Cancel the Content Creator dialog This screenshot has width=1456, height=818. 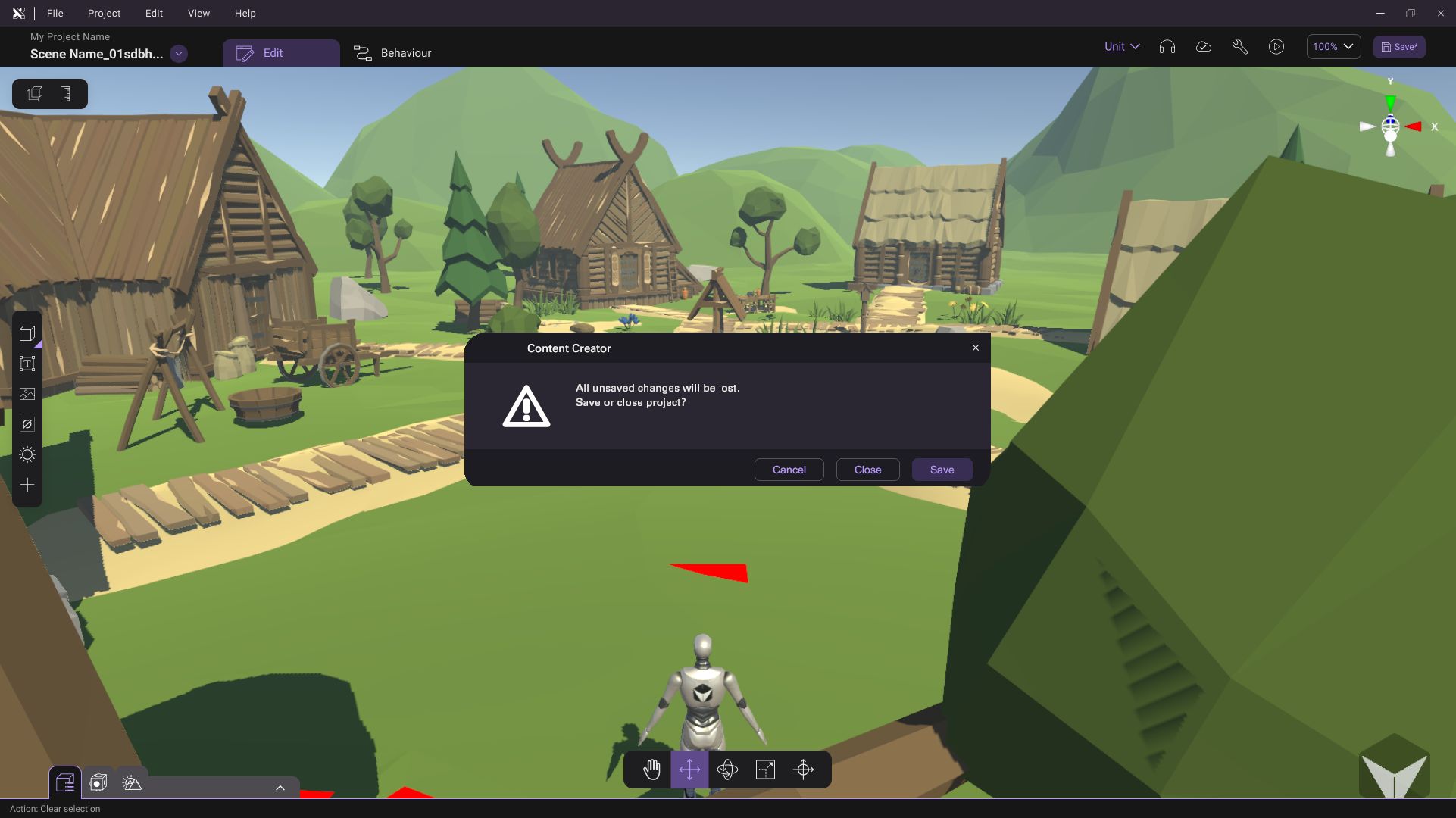tap(789, 470)
